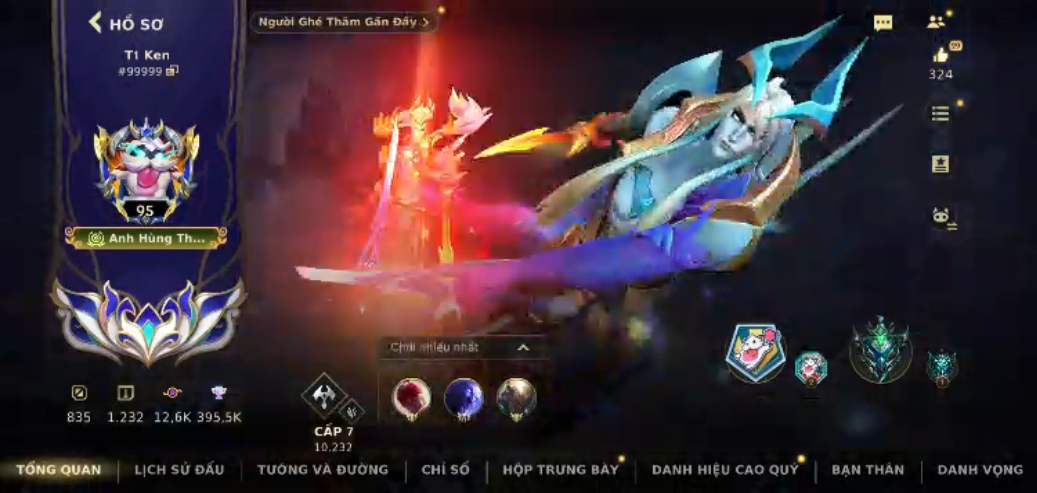This screenshot has height=493, width=1037.
Task: Select the Anh Hùng title badge
Action: tap(146, 238)
